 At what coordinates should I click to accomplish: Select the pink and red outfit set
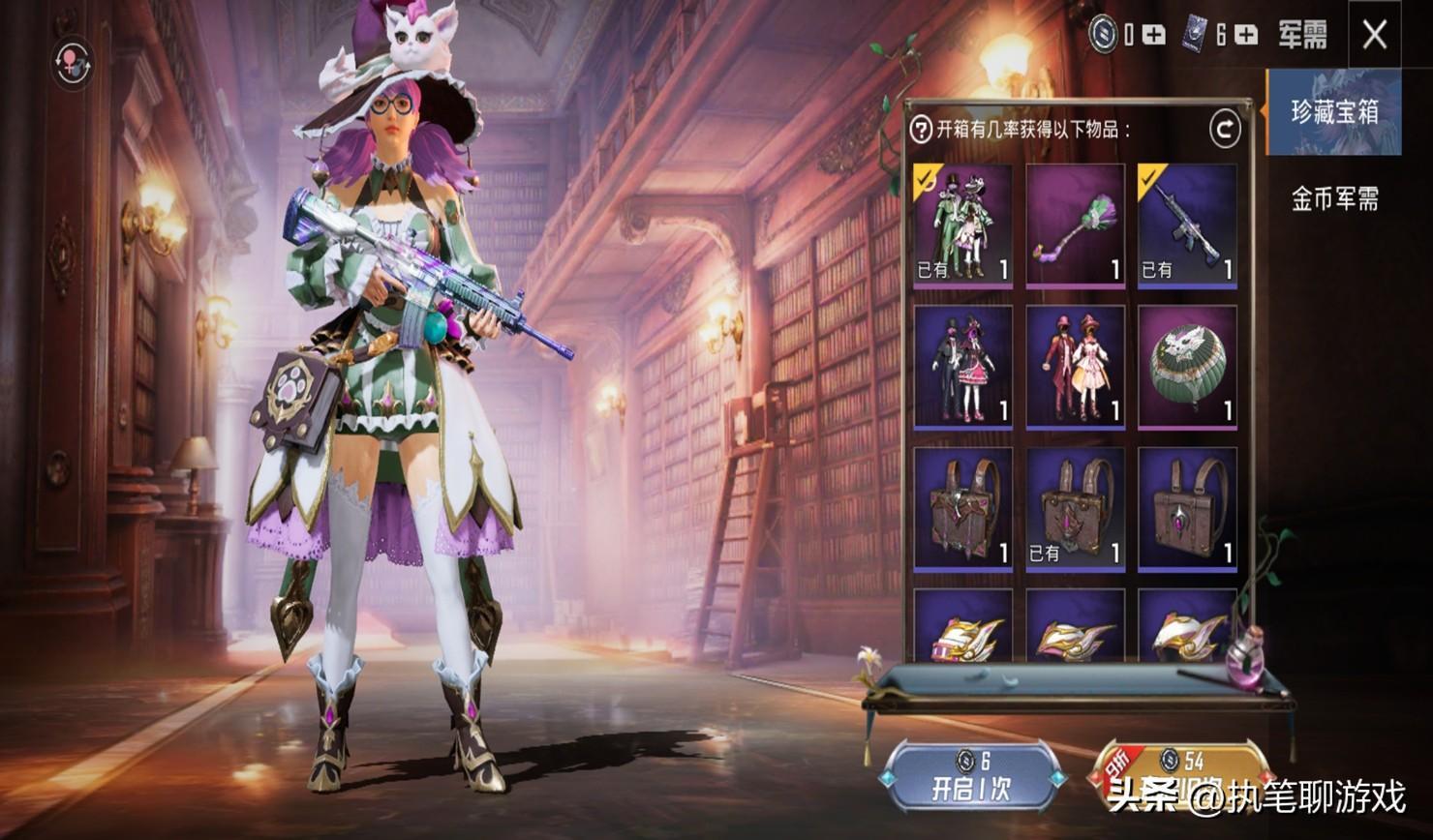[1076, 367]
